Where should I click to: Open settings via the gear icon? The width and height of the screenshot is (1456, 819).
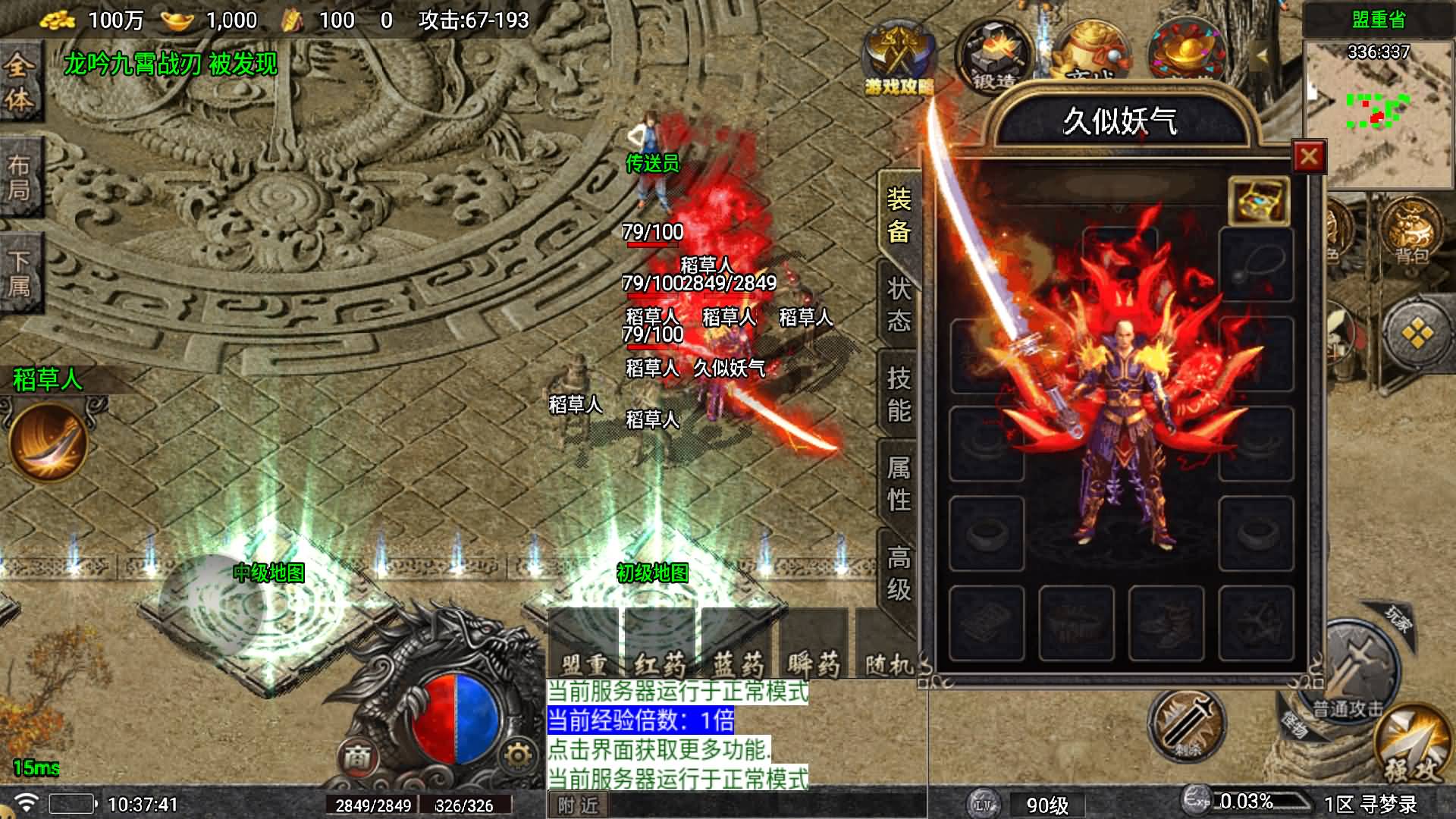pos(518,755)
